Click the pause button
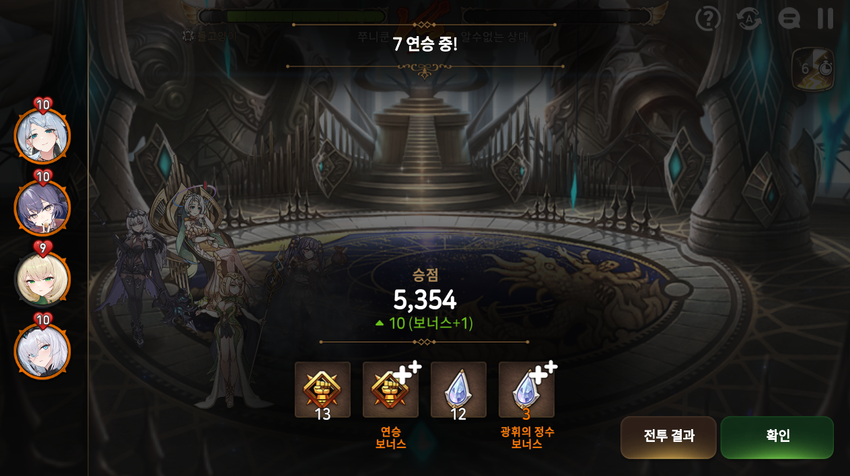The width and height of the screenshot is (850, 476). (825, 18)
